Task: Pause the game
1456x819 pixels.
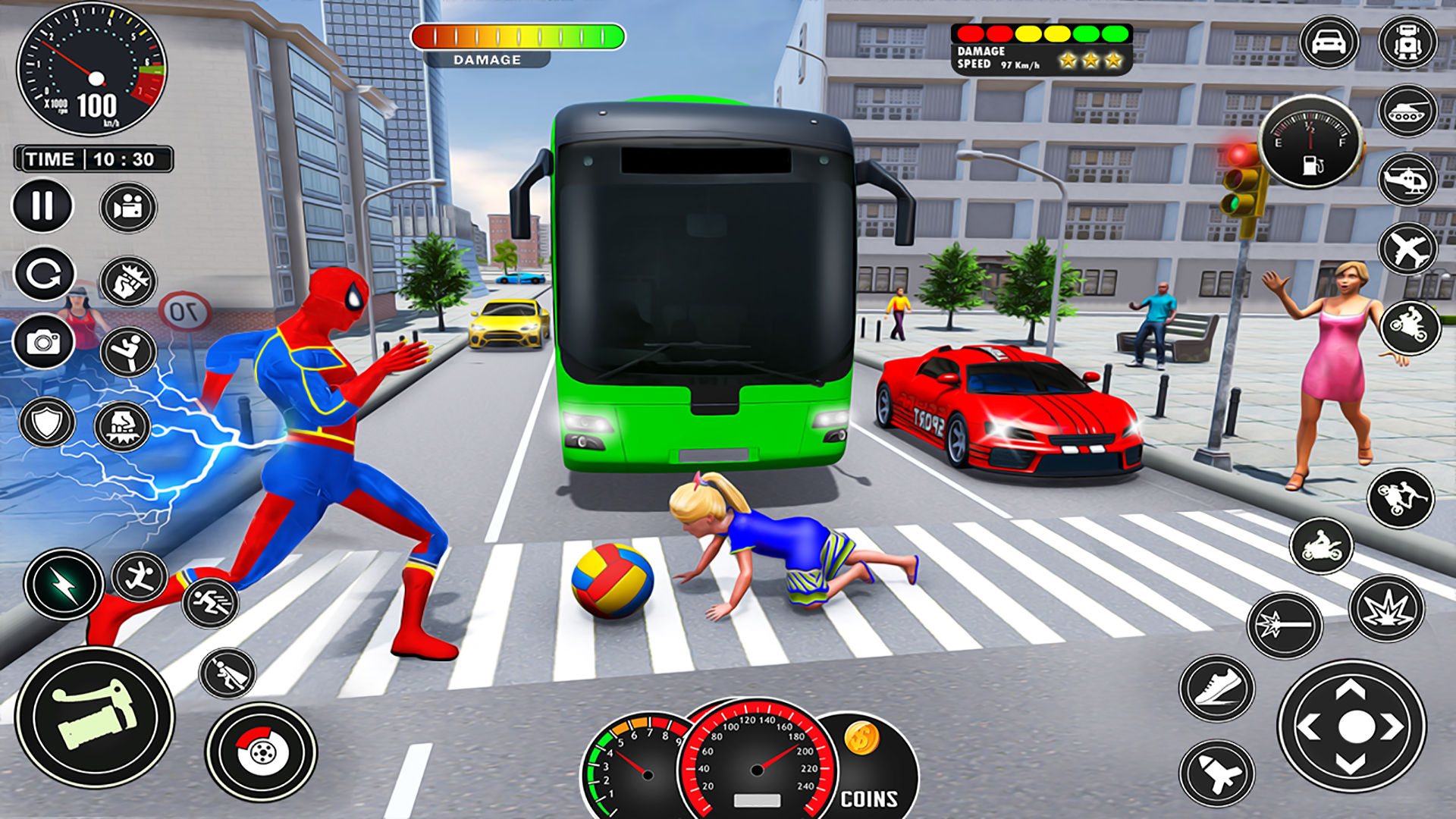Action: click(42, 206)
